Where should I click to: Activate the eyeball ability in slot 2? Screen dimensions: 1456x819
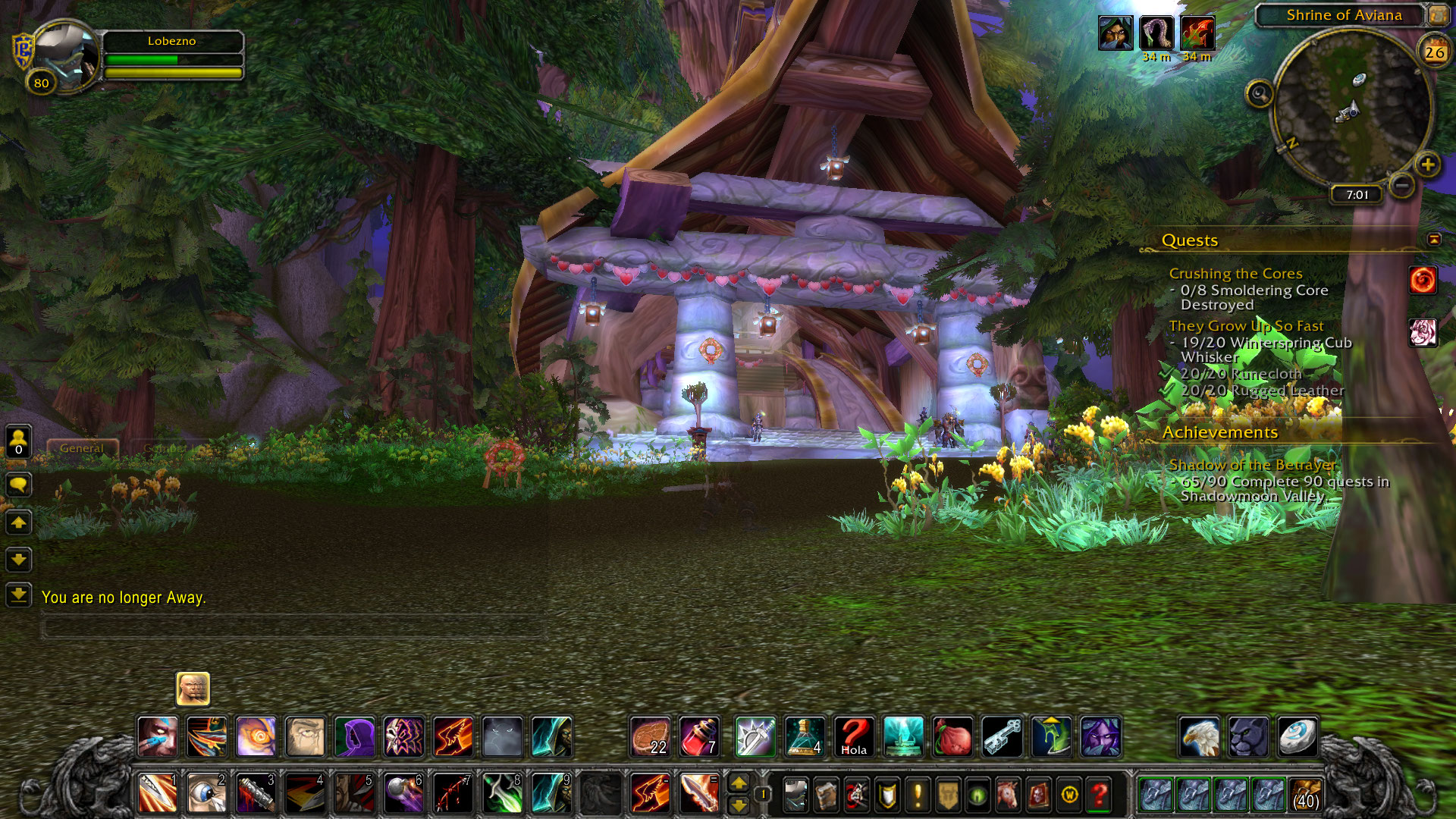206,794
